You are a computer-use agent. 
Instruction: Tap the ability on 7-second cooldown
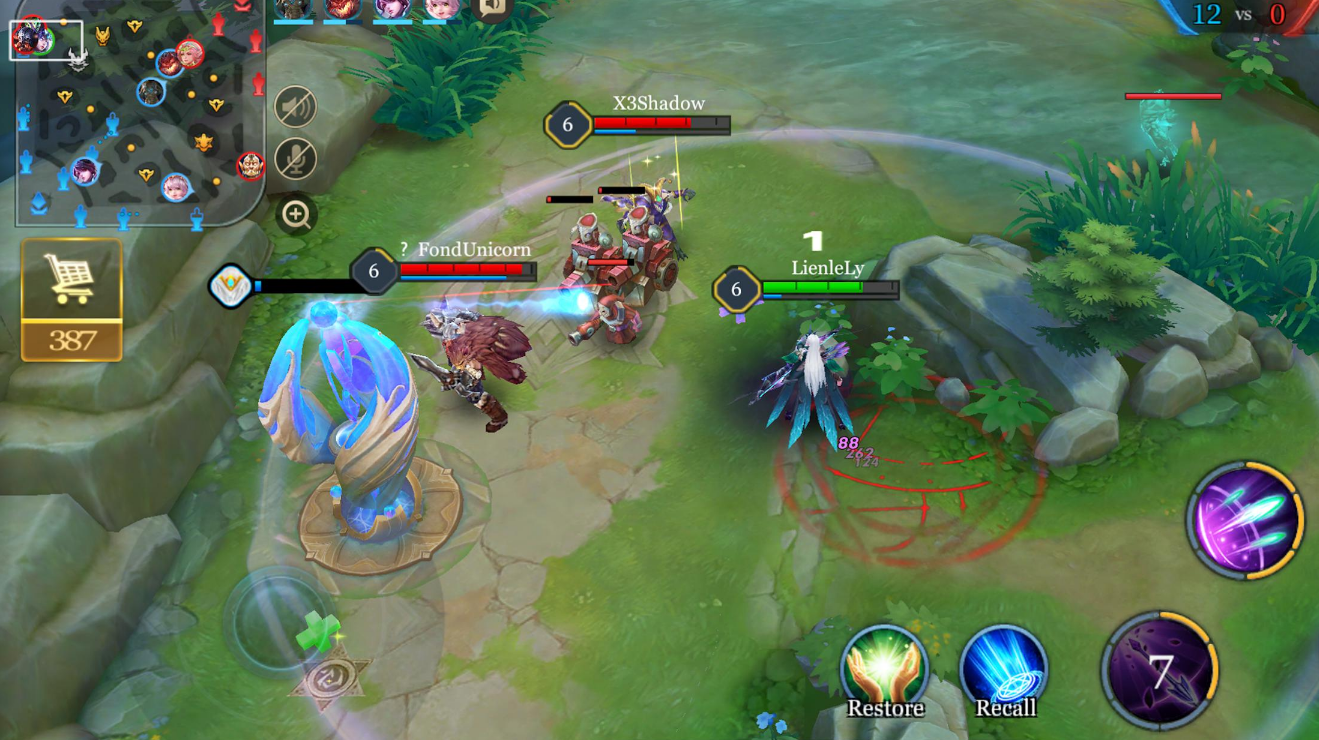coord(1160,671)
